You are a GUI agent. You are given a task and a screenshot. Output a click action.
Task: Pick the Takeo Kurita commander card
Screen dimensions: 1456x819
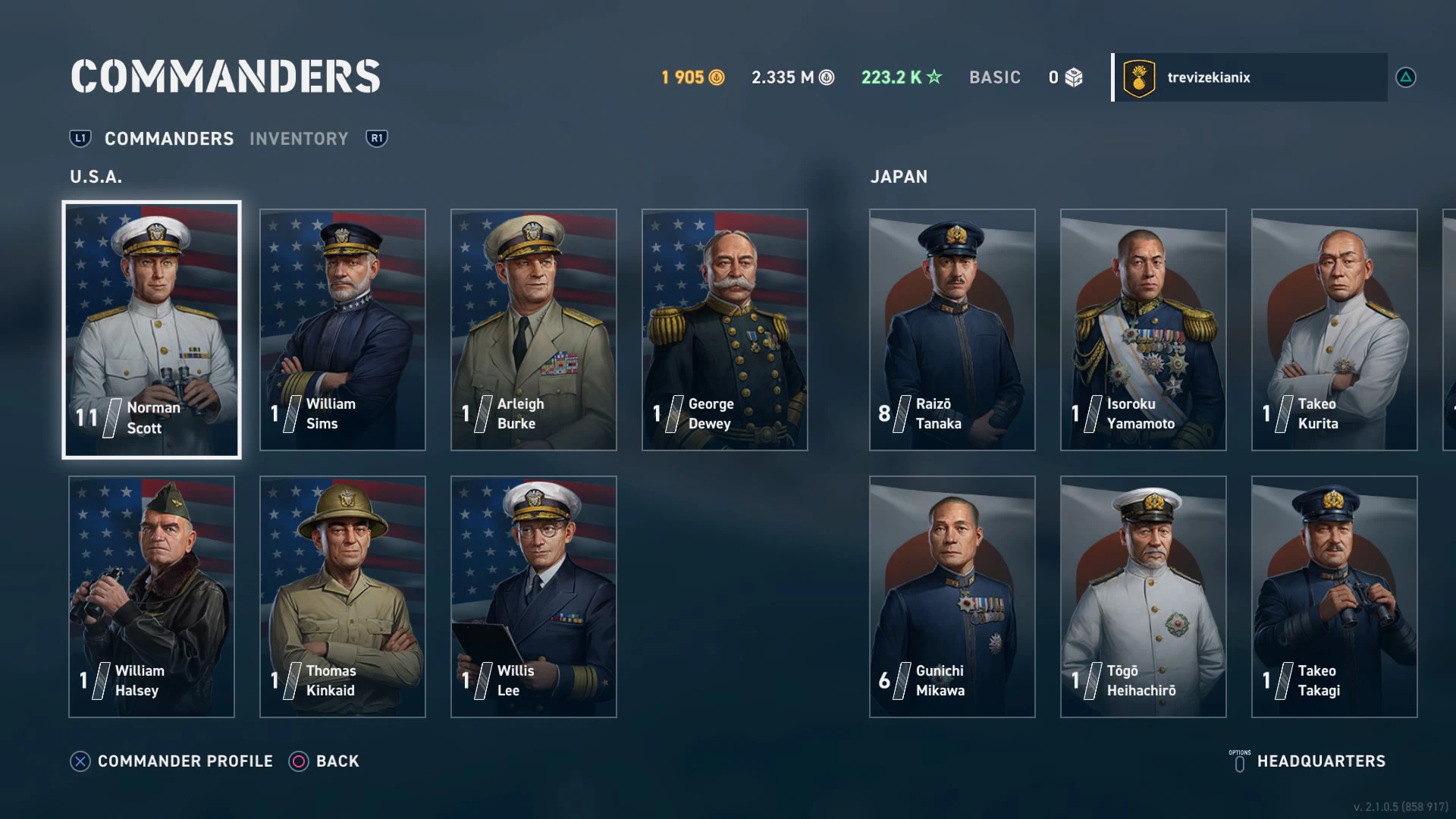[x=1335, y=330]
